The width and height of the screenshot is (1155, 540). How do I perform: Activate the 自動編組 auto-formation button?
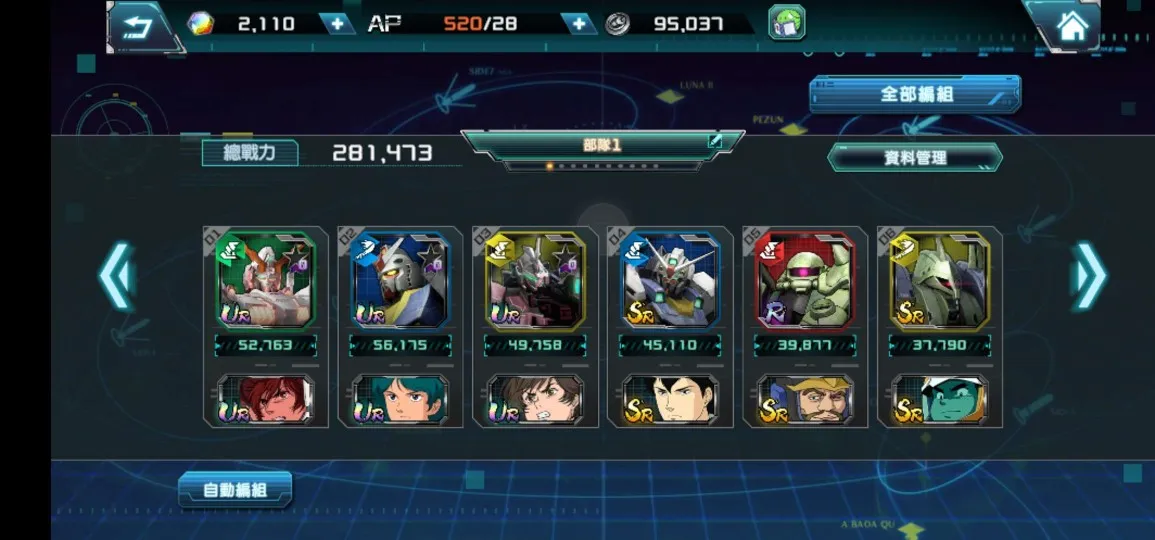[x=235, y=490]
